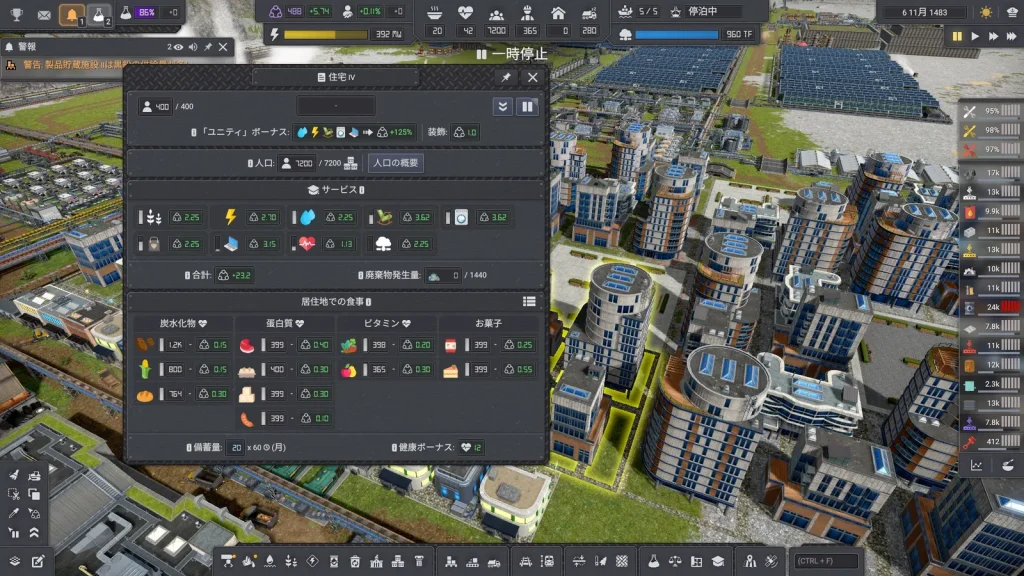The height and width of the screenshot is (576, 1024).
Task: Toggle the food list view icon
Action: (529, 301)
